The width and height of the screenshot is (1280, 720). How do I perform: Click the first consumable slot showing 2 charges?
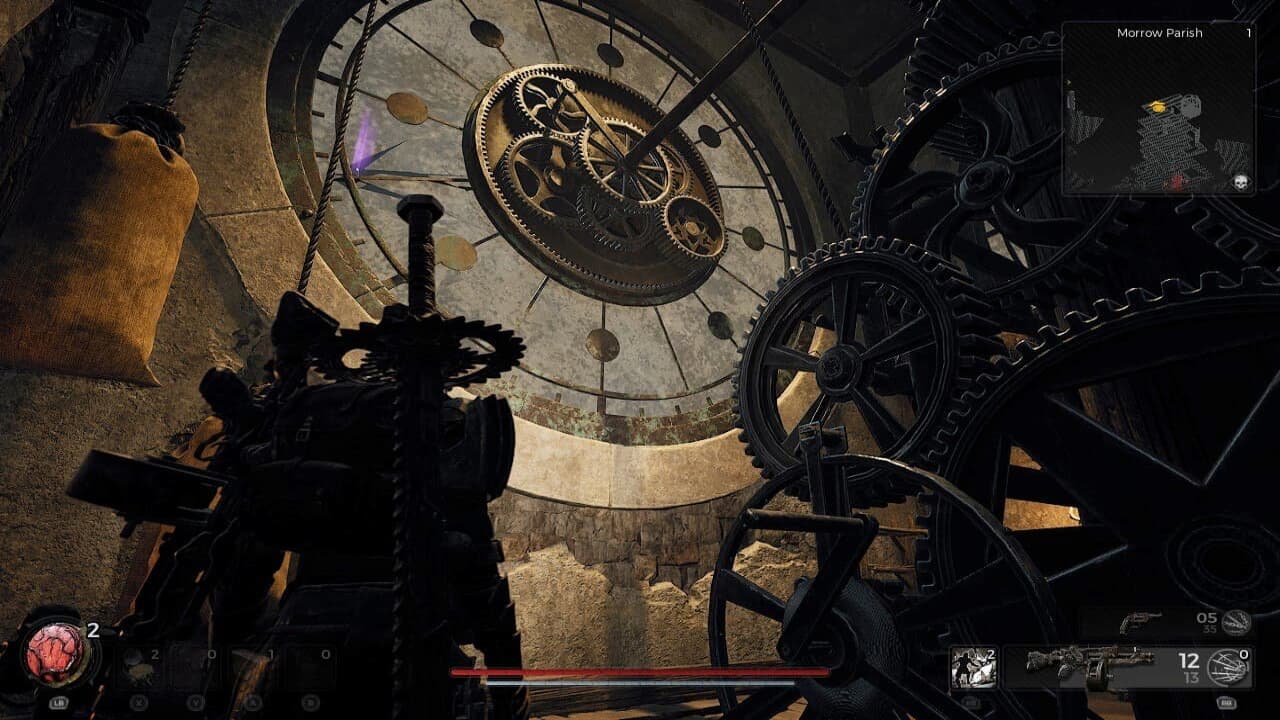coord(141,666)
